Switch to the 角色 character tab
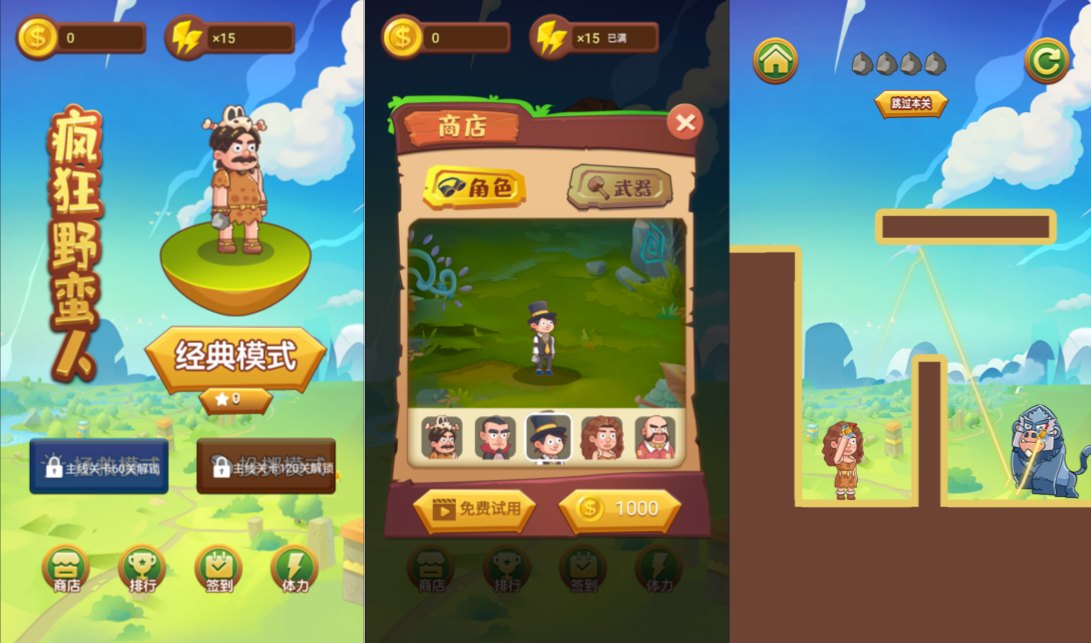This screenshot has width=1091, height=643. [x=476, y=187]
